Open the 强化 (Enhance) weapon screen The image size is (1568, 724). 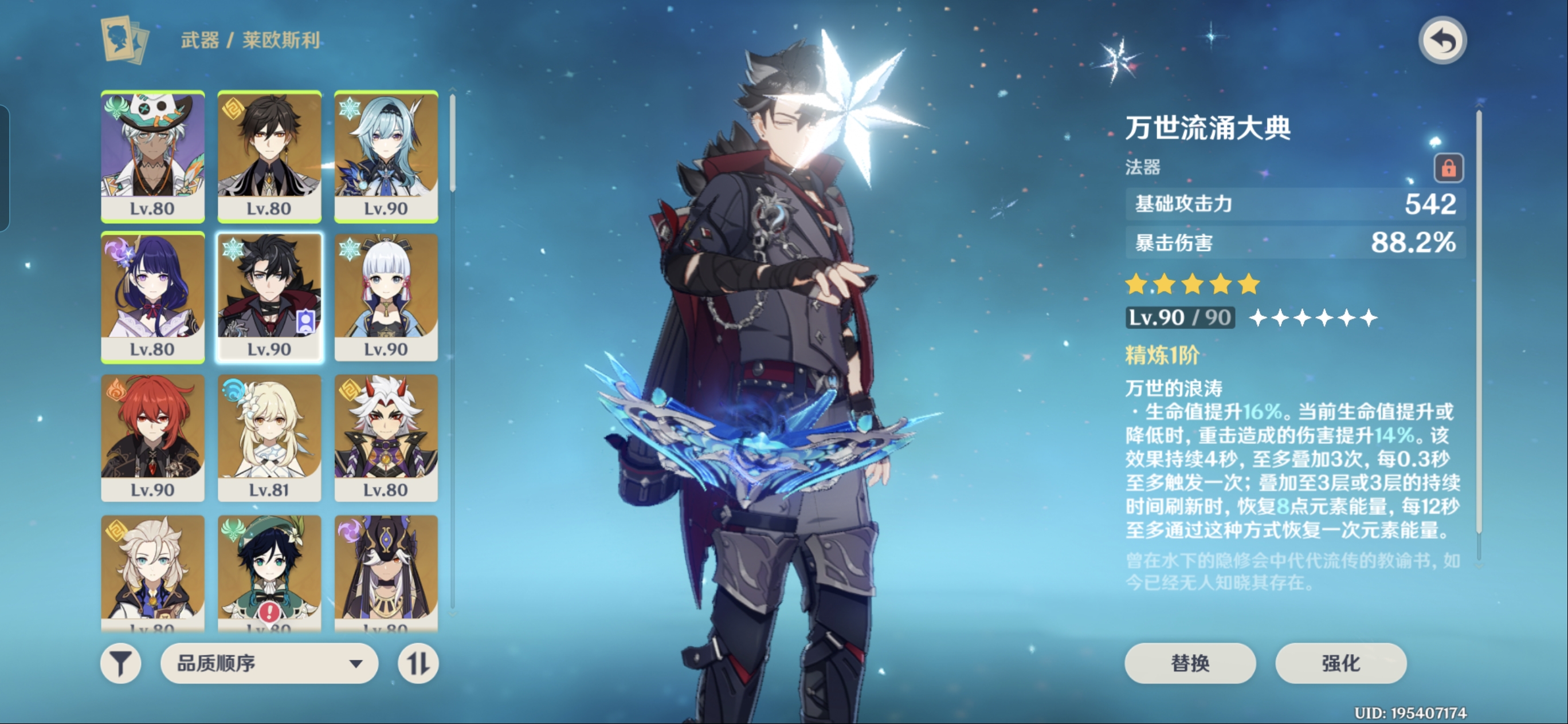point(1340,663)
